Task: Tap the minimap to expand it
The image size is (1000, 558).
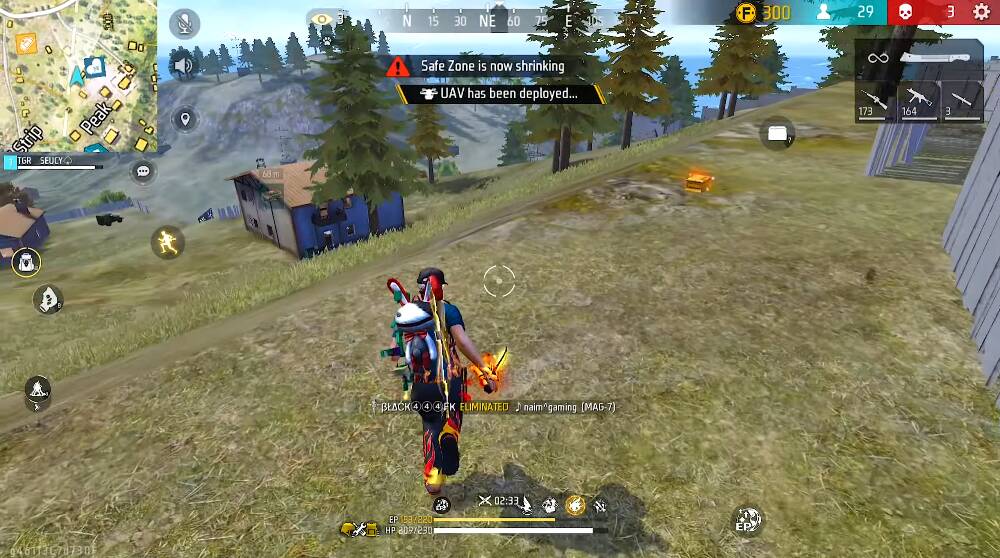Action: pyautogui.click(x=78, y=76)
